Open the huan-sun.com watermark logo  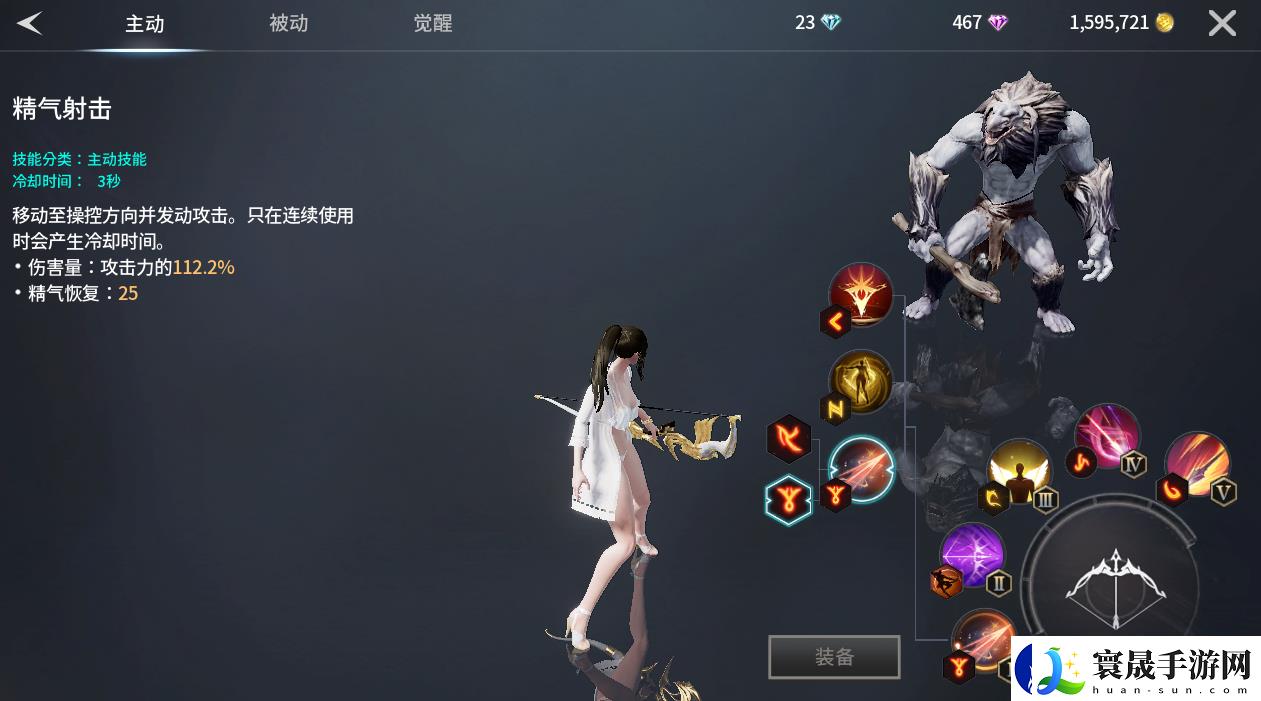[x=1135, y=667]
